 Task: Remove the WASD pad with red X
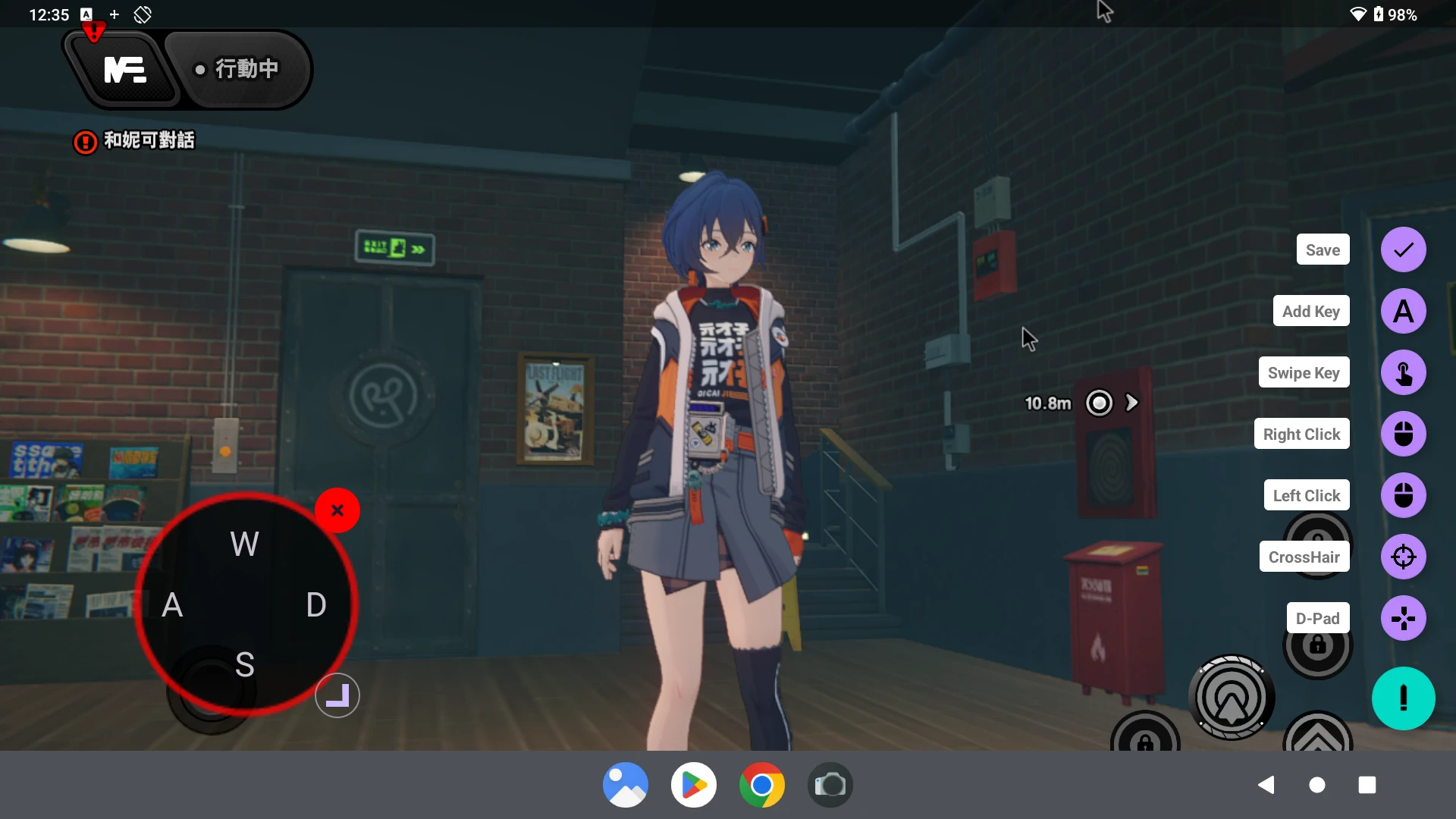[x=337, y=510]
